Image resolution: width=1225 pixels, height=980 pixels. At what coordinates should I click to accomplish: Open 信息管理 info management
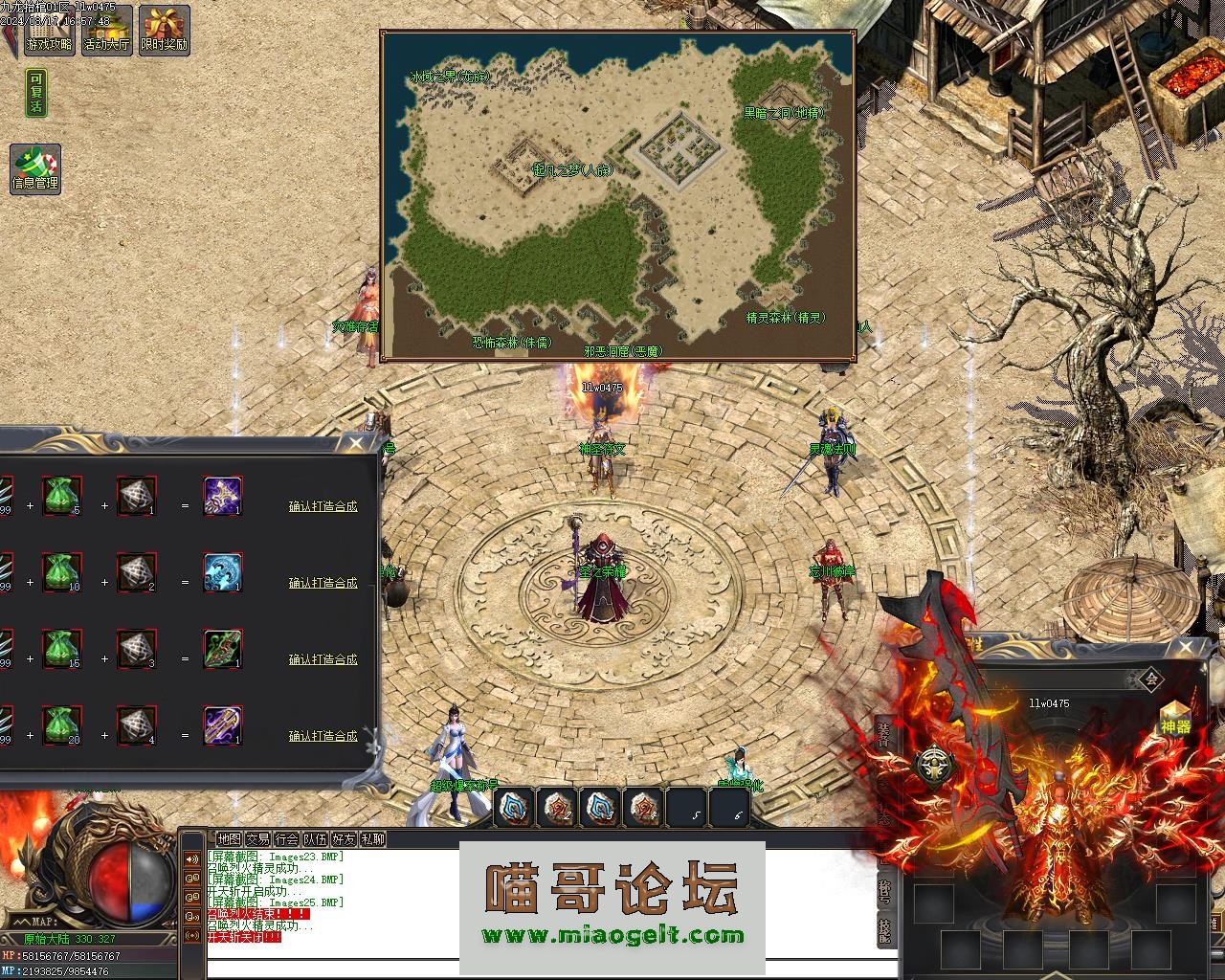click(35, 168)
